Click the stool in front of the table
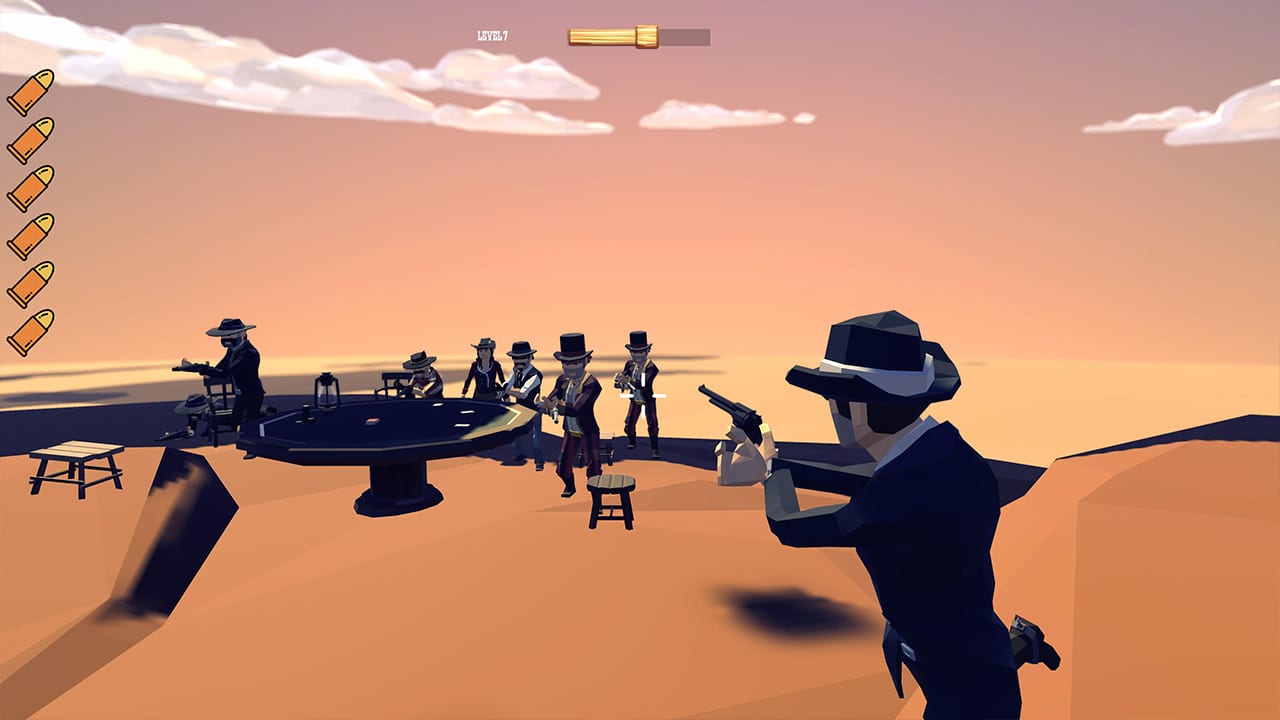 (612, 495)
